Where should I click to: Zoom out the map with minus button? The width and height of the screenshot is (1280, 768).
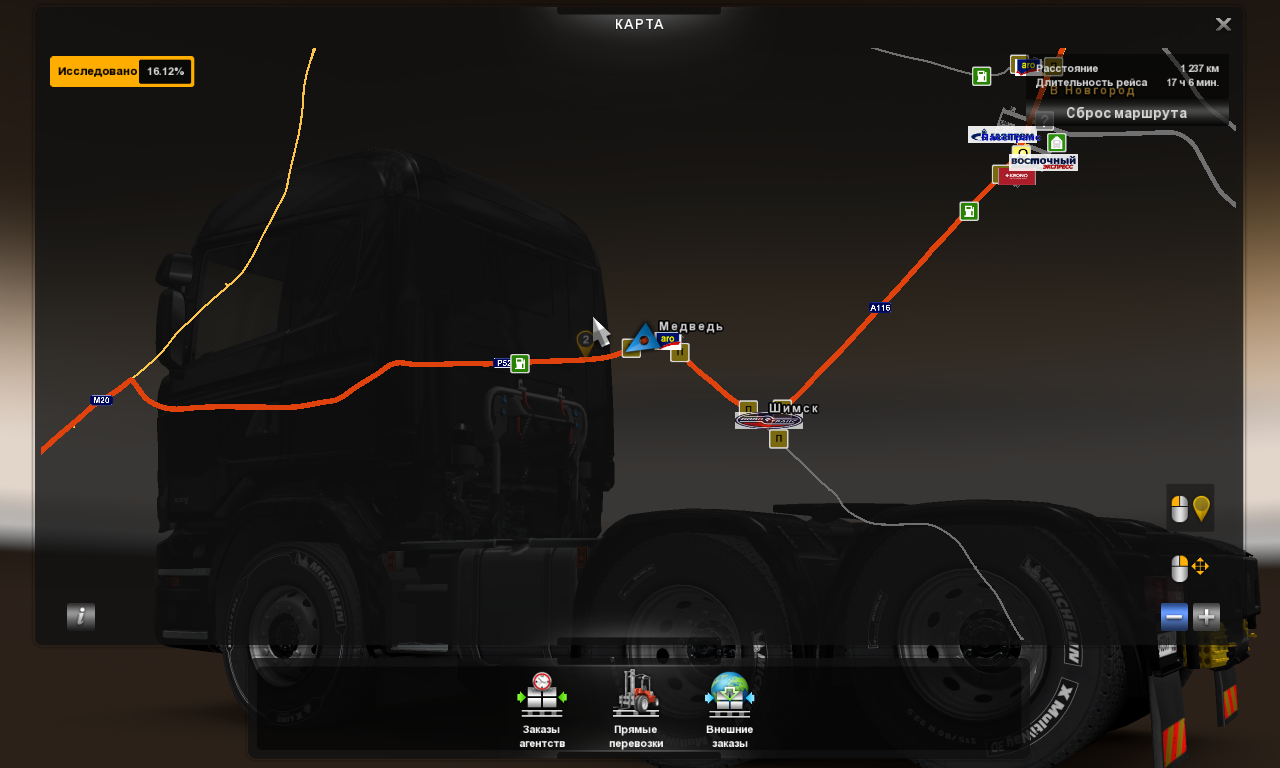pyautogui.click(x=1175, y=617)
